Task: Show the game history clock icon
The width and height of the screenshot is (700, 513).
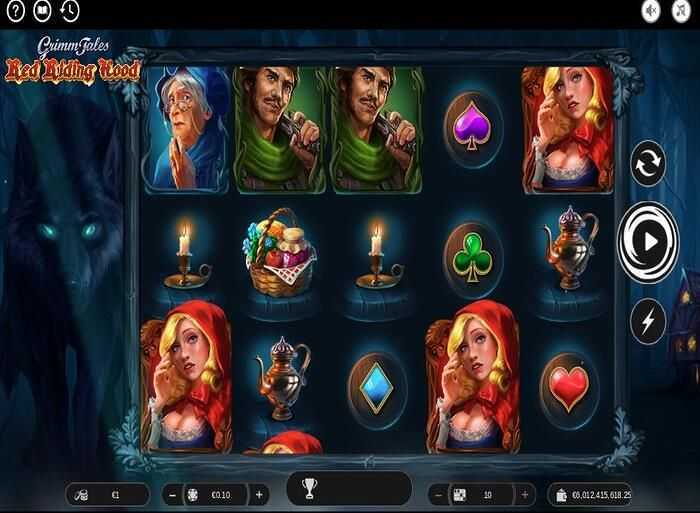Action: [69, 11]
